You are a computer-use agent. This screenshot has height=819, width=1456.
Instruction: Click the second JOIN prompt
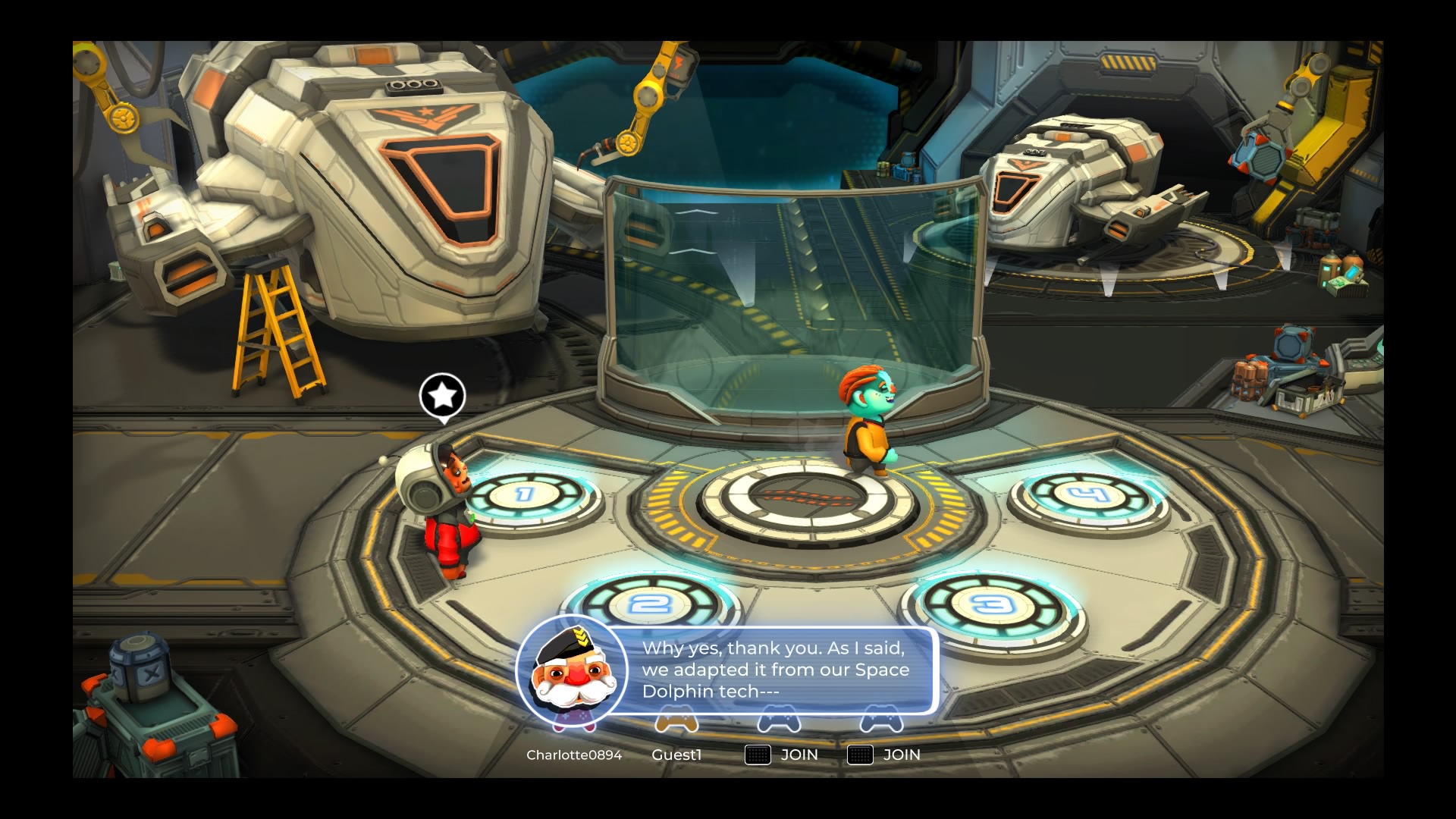point(901,755)
